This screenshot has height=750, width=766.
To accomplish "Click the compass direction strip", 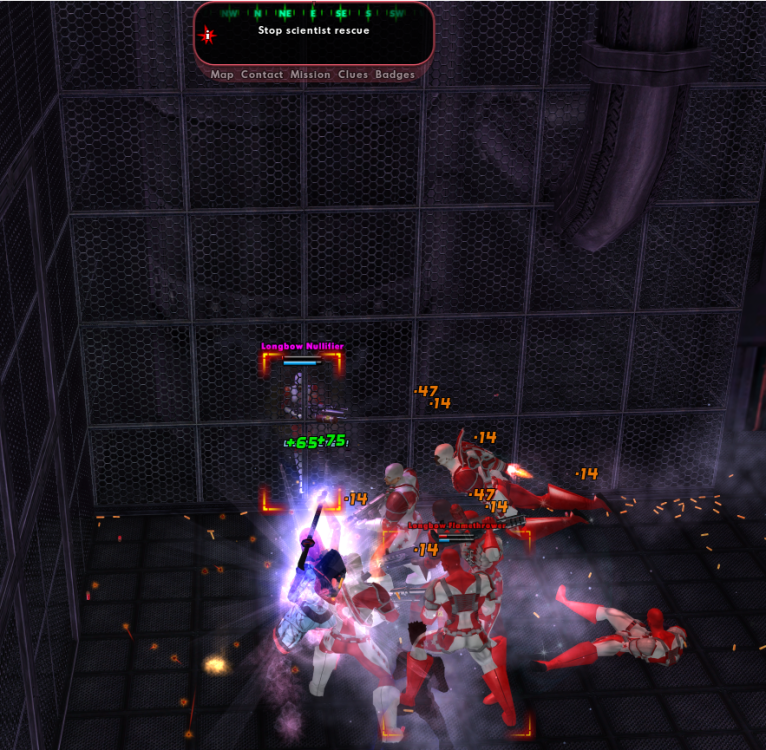I will point(313,13).
